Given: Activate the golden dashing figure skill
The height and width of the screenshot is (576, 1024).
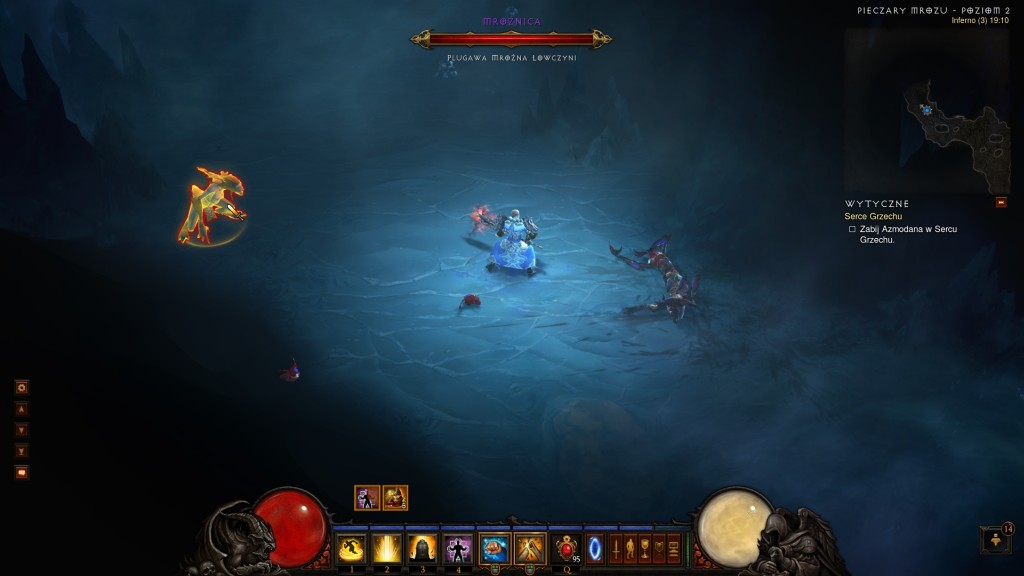Looking at the screenshot, I should pos(351,548).
